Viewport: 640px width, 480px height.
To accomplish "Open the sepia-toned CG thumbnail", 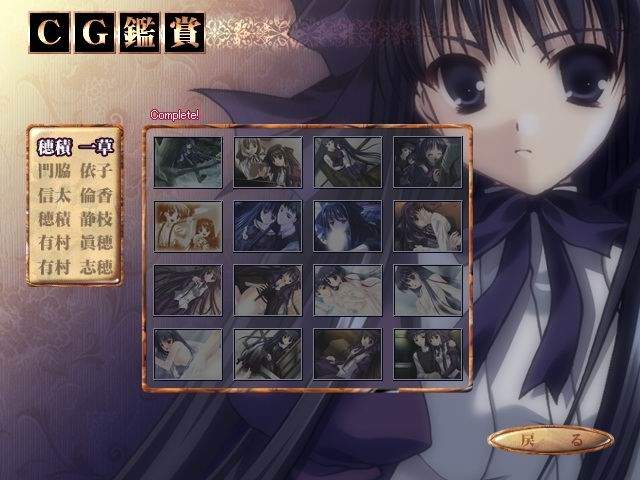I will (188, 225).
